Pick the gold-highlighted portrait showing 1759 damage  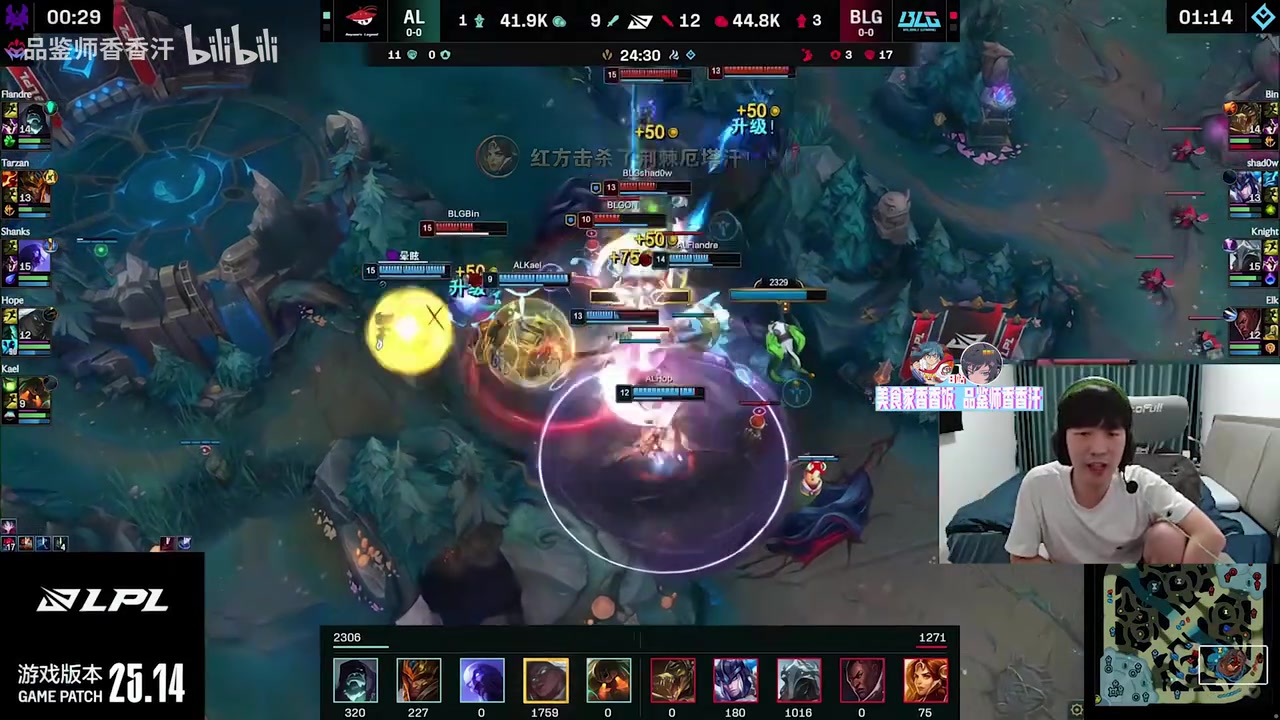(545, 680)
